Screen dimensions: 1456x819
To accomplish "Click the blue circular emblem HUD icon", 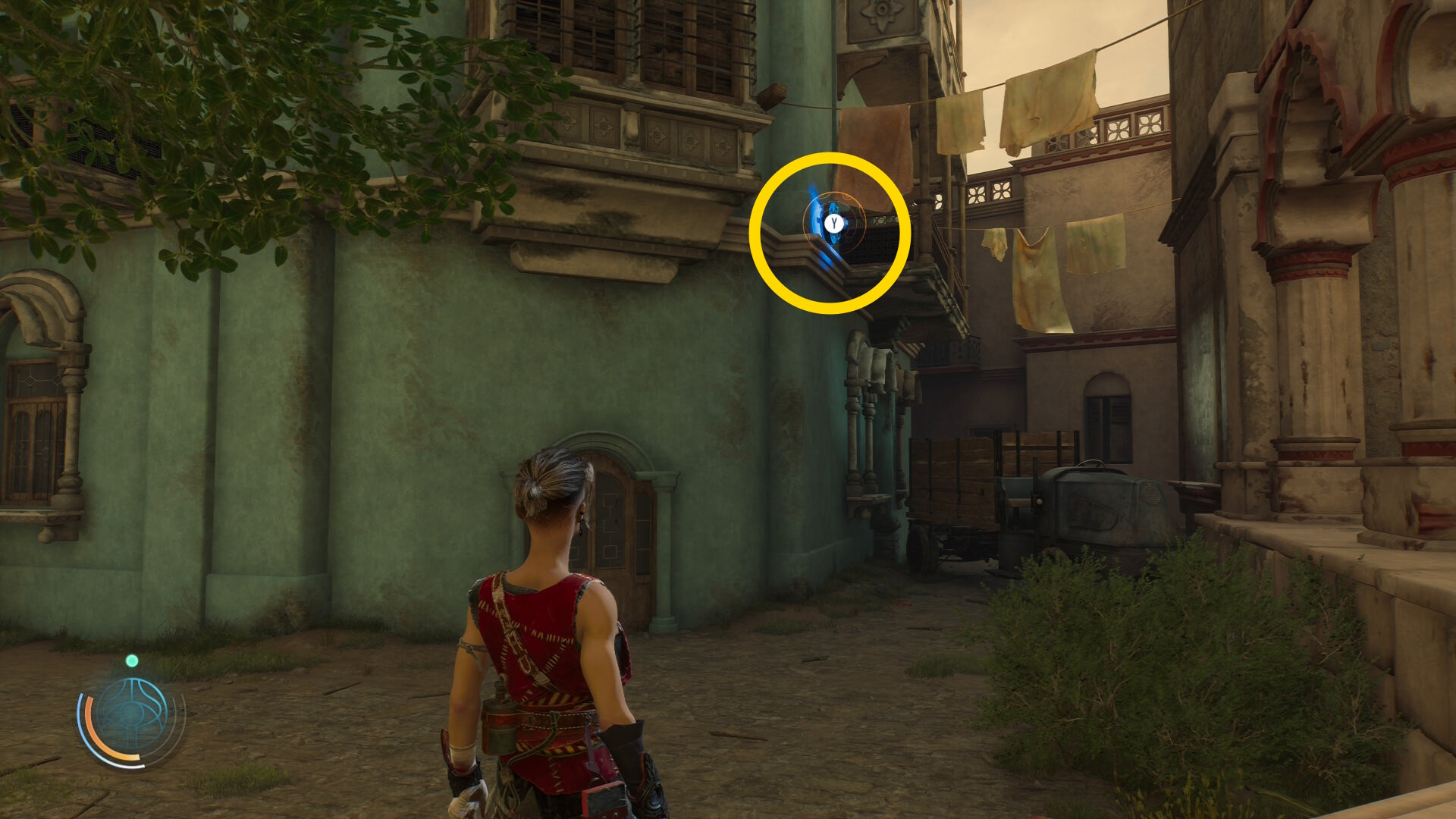I will coord(132,716).
